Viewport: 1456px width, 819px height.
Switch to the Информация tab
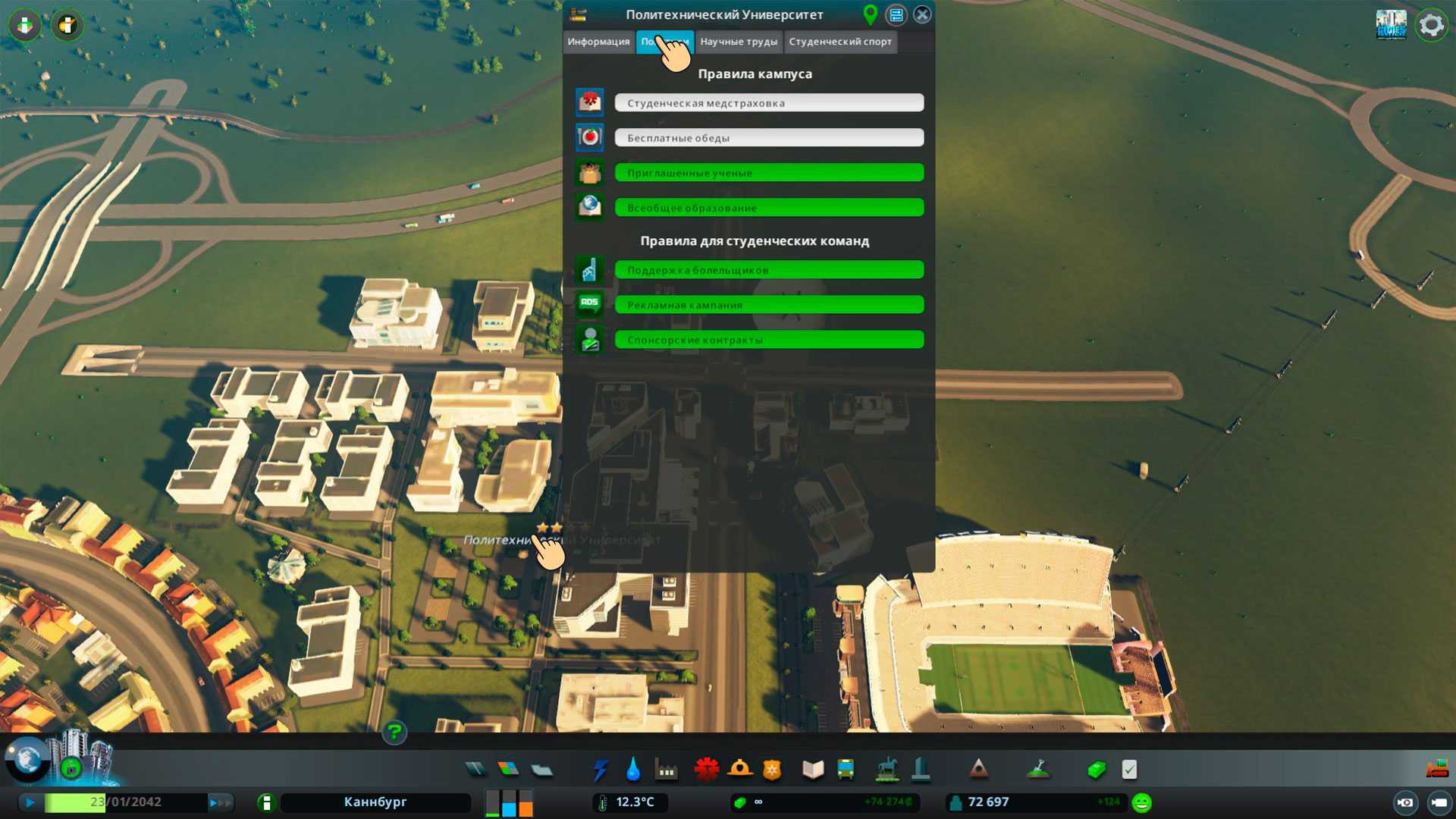pyautogui.click(x=598, y=42)
